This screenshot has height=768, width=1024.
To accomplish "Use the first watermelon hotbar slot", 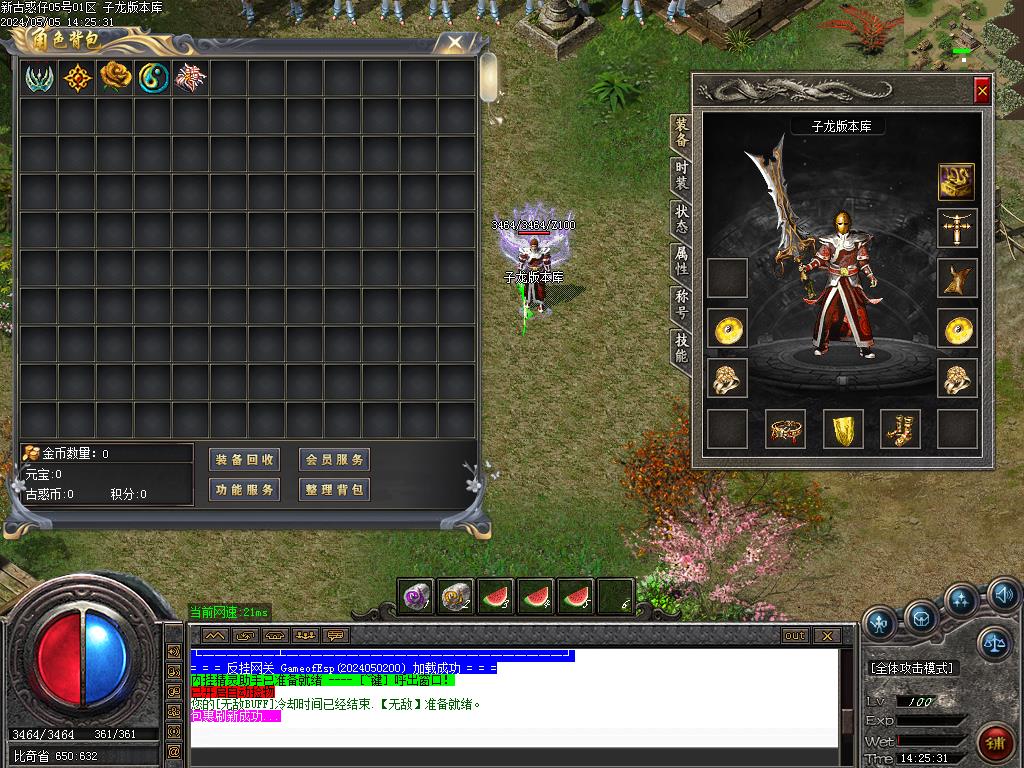I will tap(496, 597).
